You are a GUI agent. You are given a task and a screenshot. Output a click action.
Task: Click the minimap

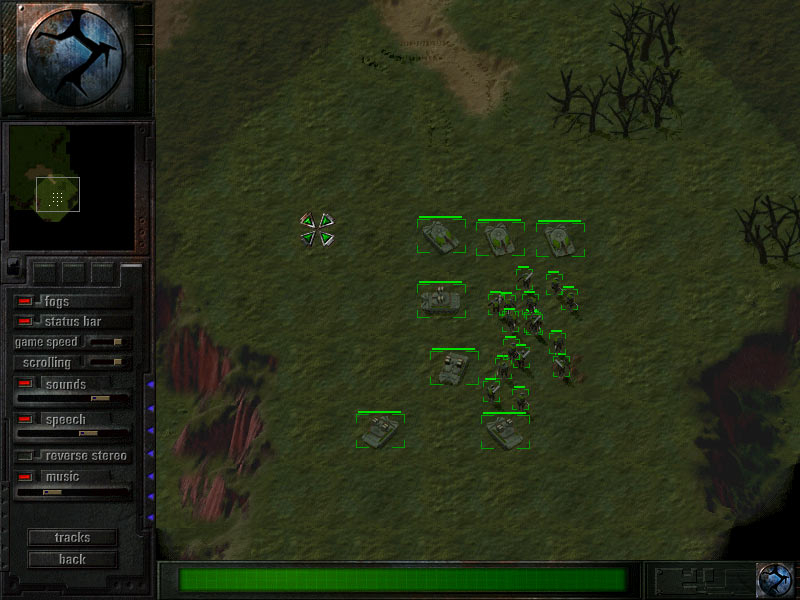click(x=71, y=187)
